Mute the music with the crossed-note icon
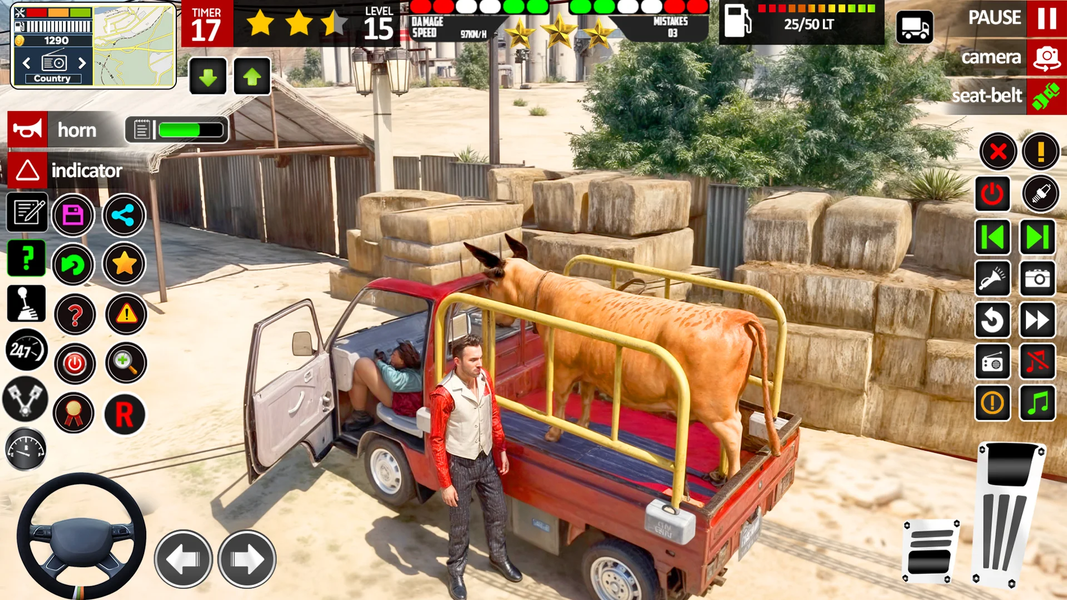This screenshot has width=1067, height=600. [1038, 361]
